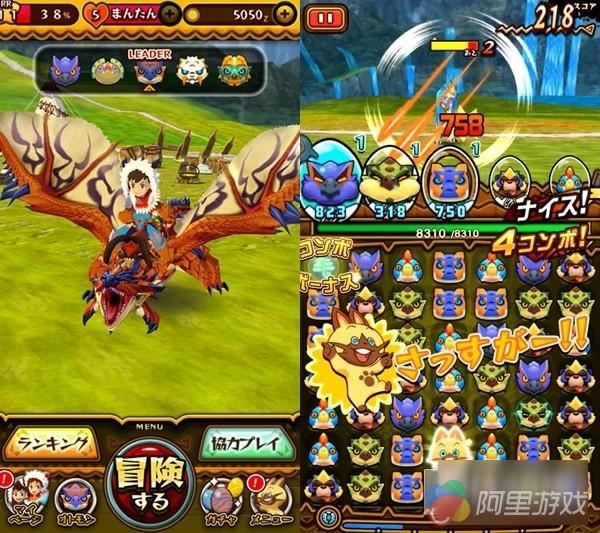Select the white skull monster in party bar
This screenshot has height=533, width=600.
click(x=191, y=69)
